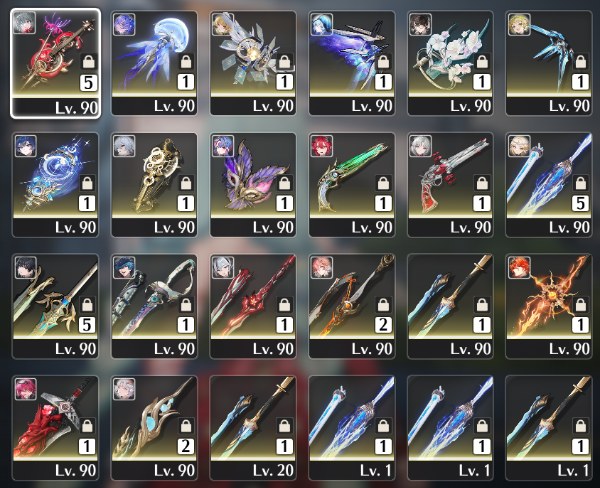This screenshot has height=488, width=600.
Task: Select the gold and teal sword with rank 5
Action: (55, 303)
